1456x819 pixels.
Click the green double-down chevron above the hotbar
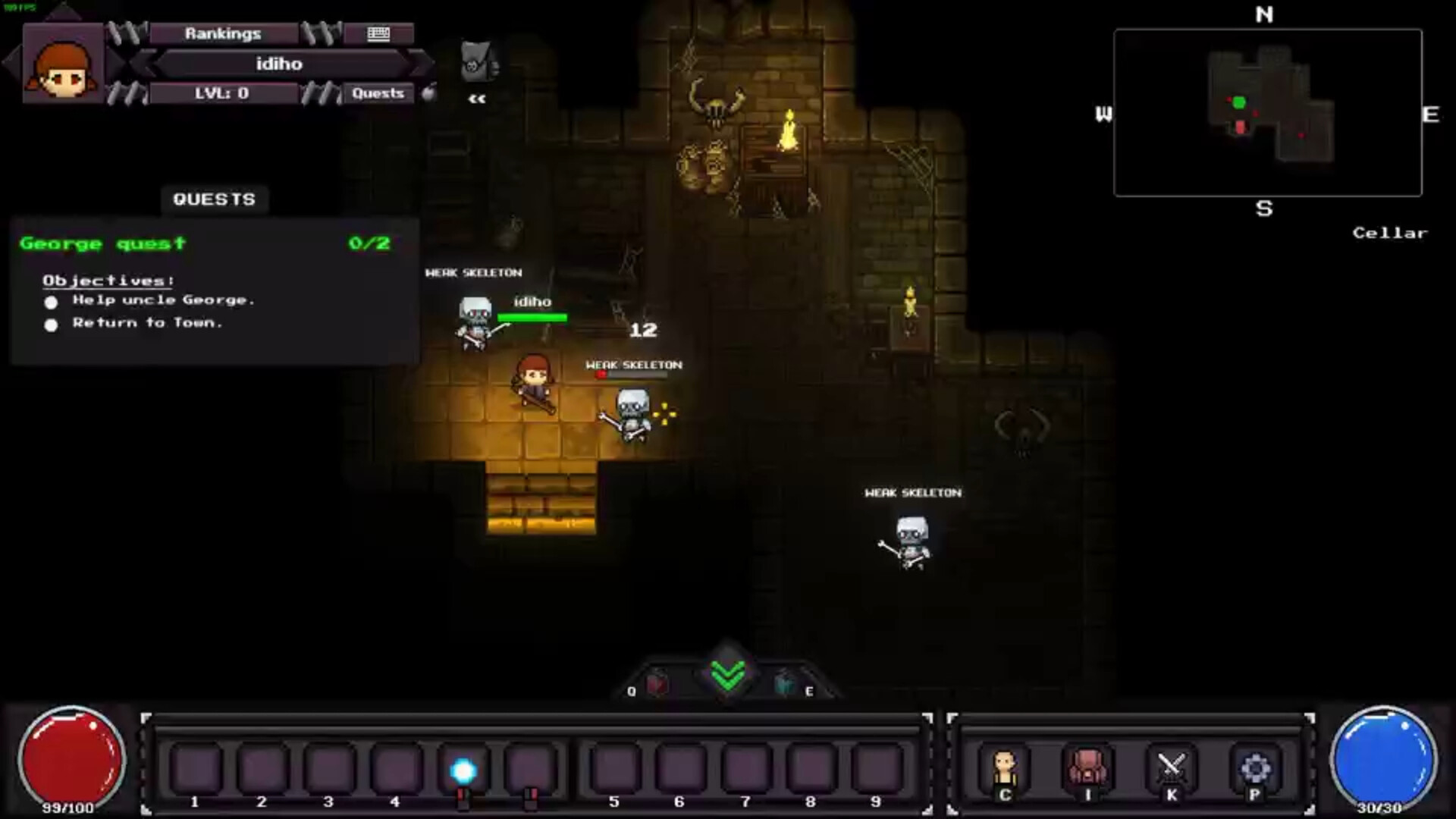[x=726, y=673]
